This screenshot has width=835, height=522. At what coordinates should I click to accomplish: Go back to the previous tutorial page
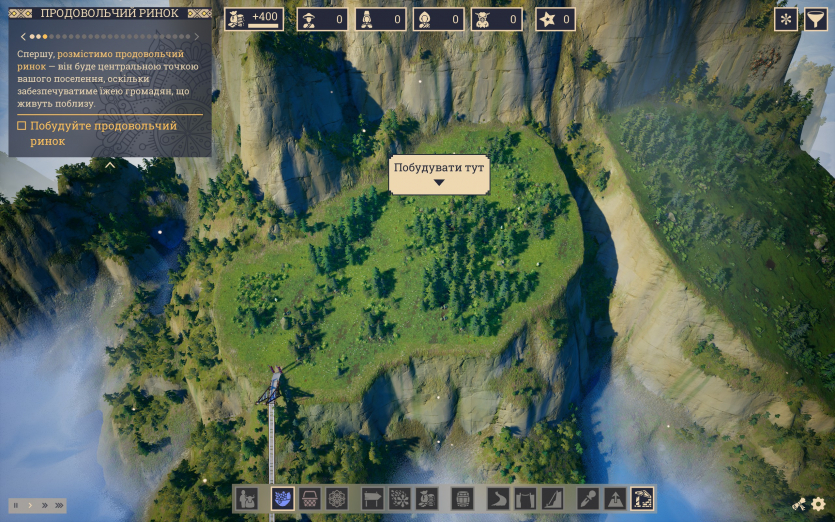(x=23, y=37)
